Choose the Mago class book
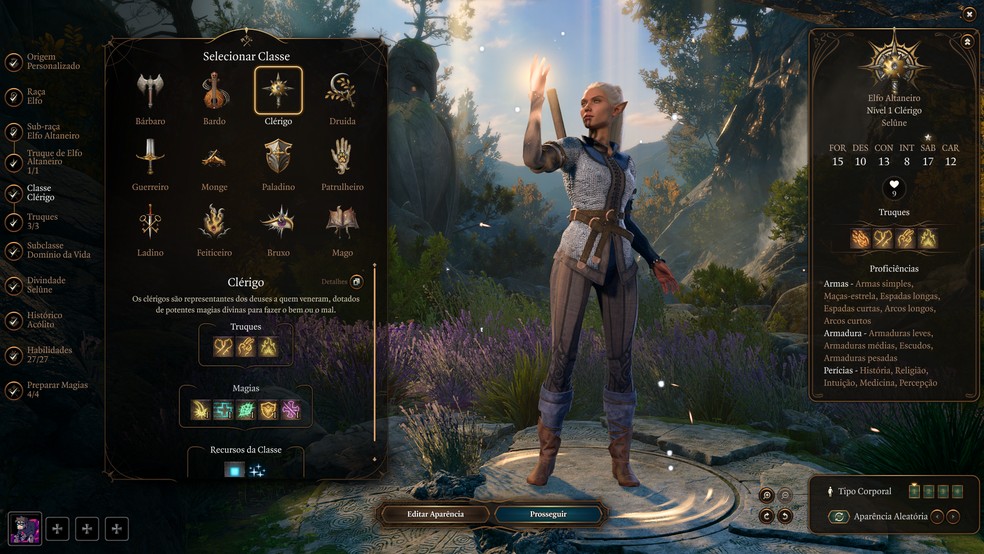 (x=342, y=222)
